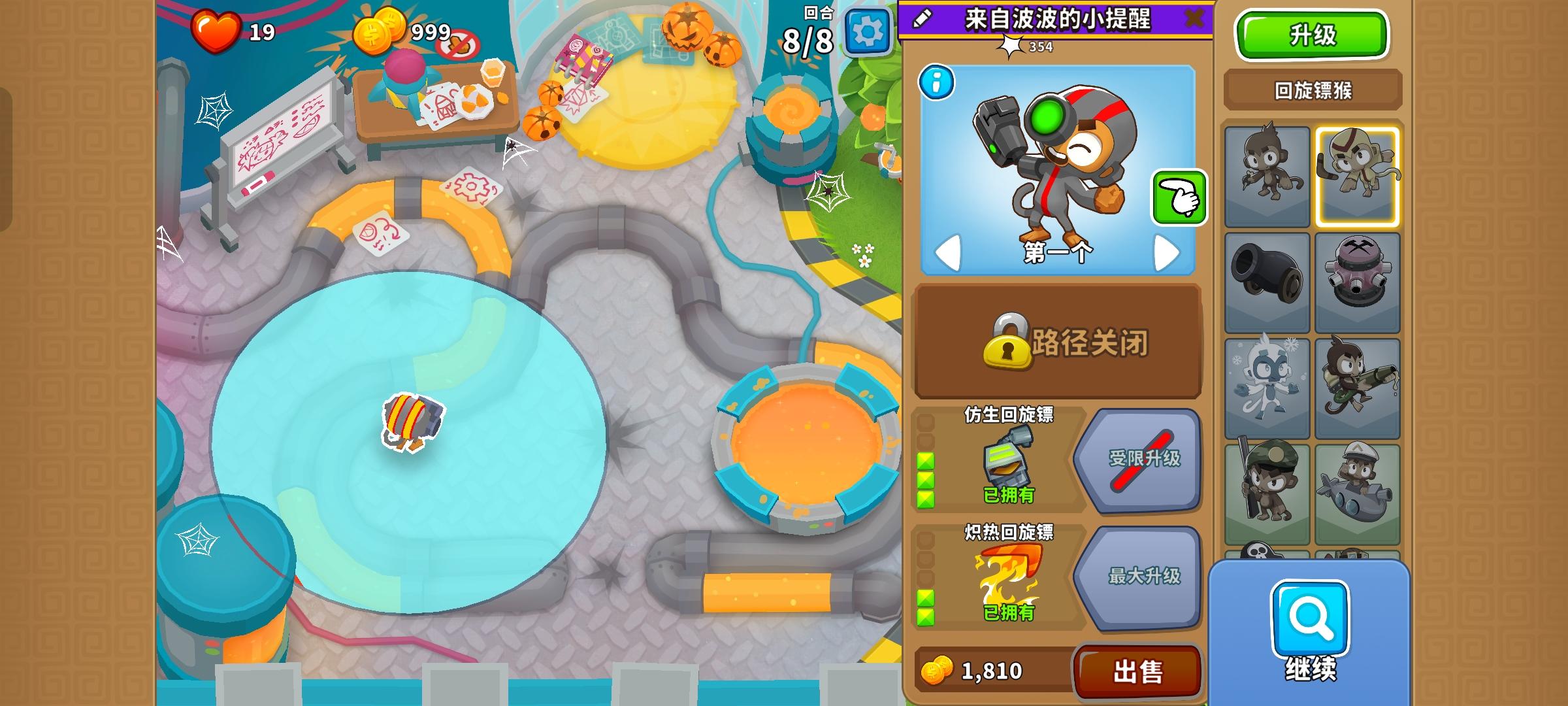1568x706 pixels.
Task: Select the Ice Monkey icon
Action: [1268, 387]
